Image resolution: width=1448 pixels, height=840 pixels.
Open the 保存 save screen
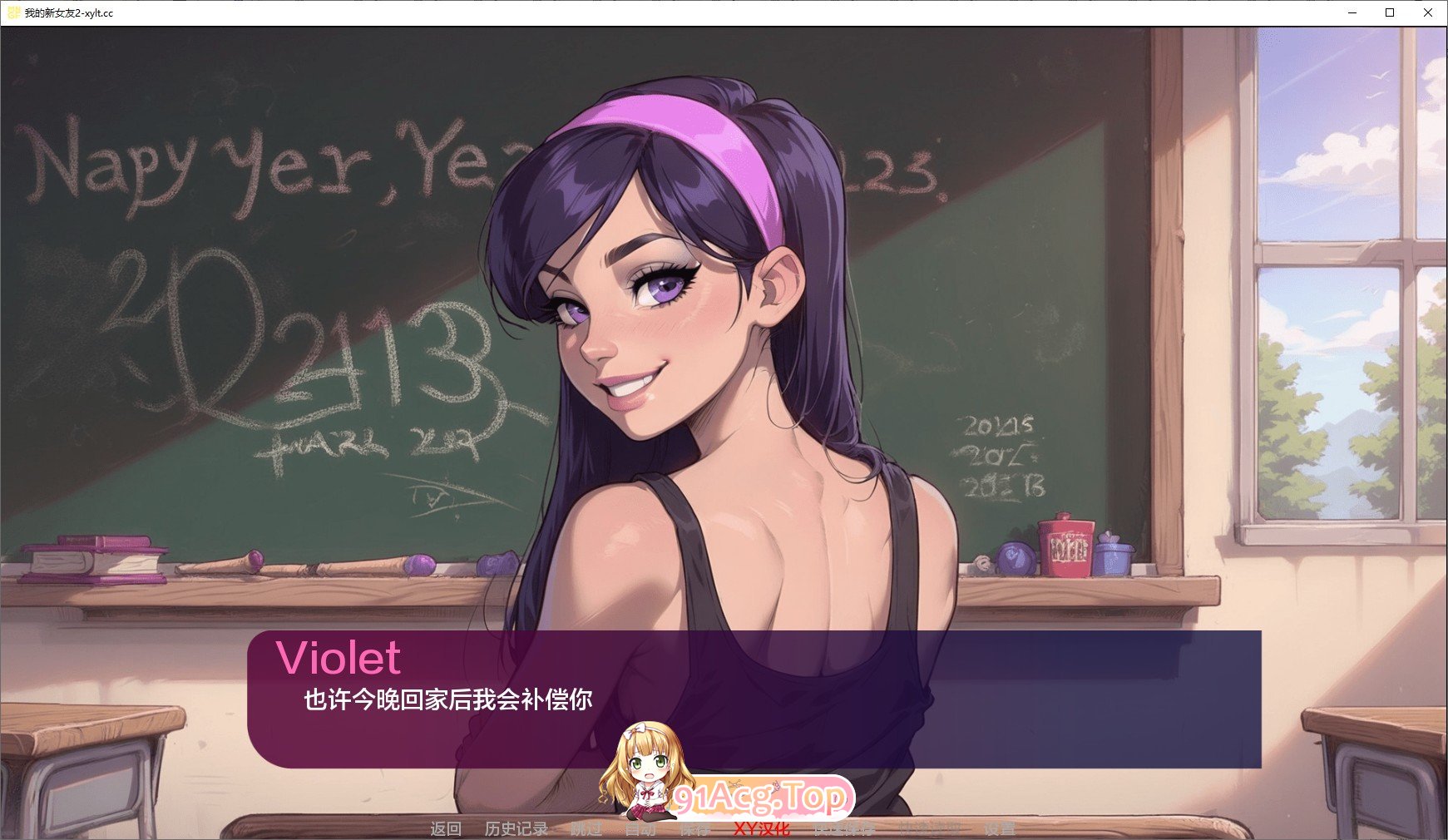pyautogui.click(x=695, y=828)
